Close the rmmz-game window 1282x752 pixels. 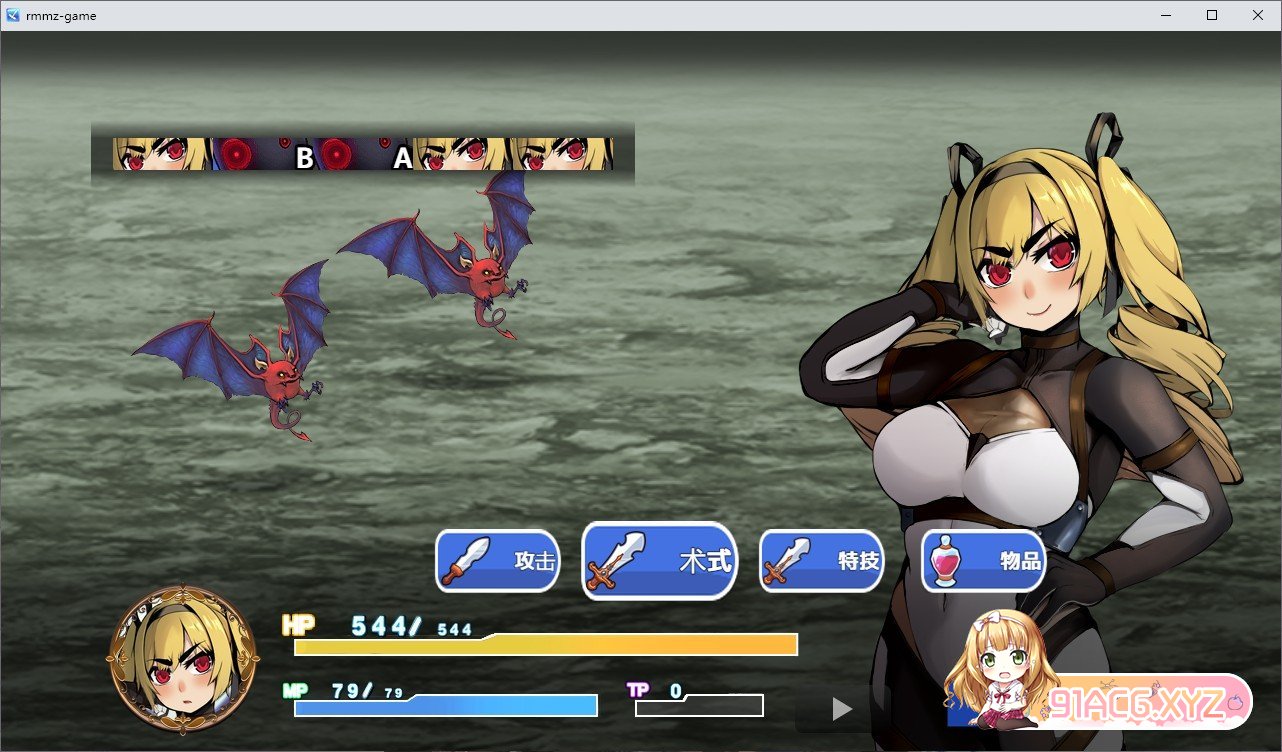click(1257, 15)
